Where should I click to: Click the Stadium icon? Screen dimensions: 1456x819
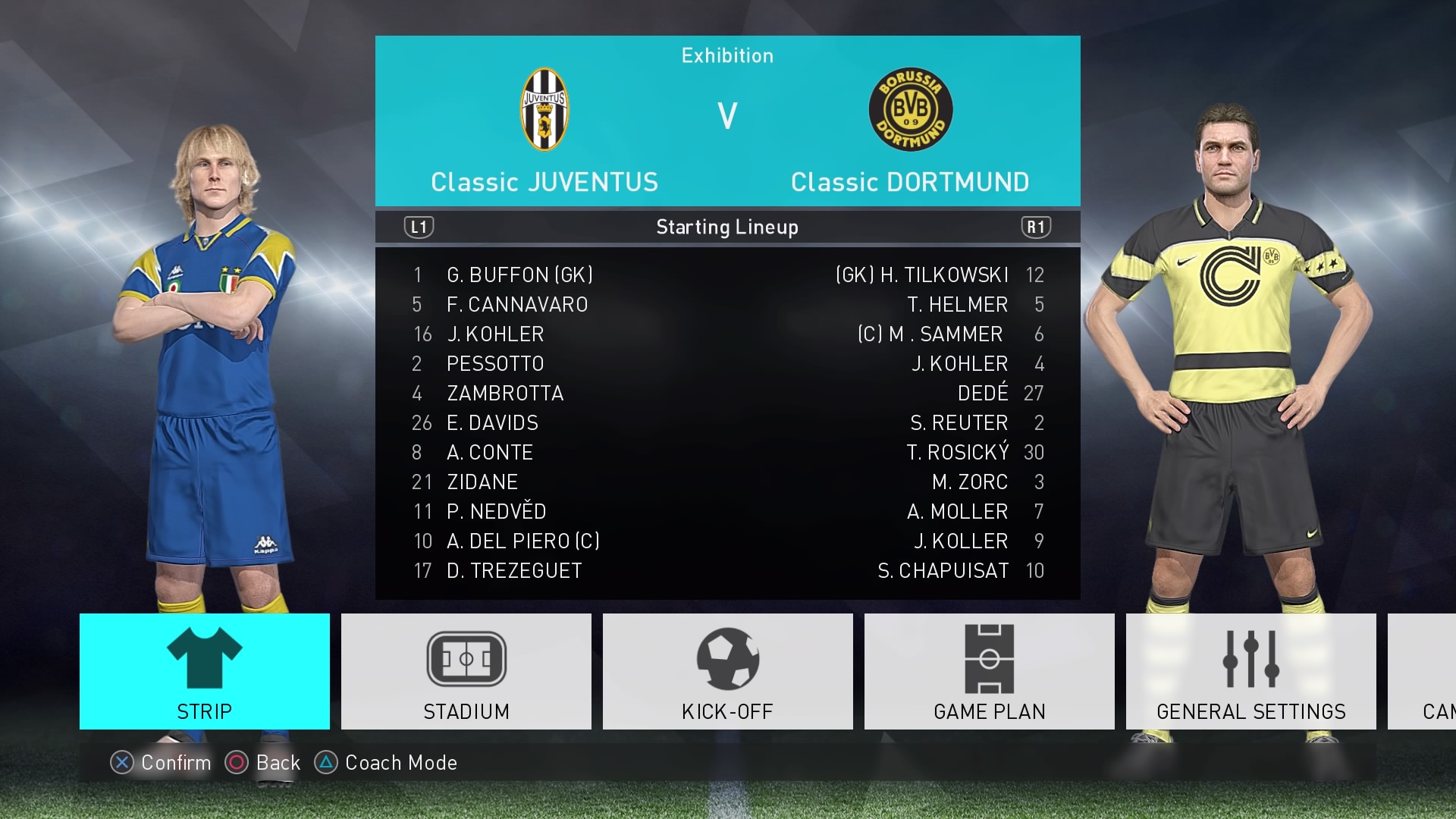click(x=465, y=658)
